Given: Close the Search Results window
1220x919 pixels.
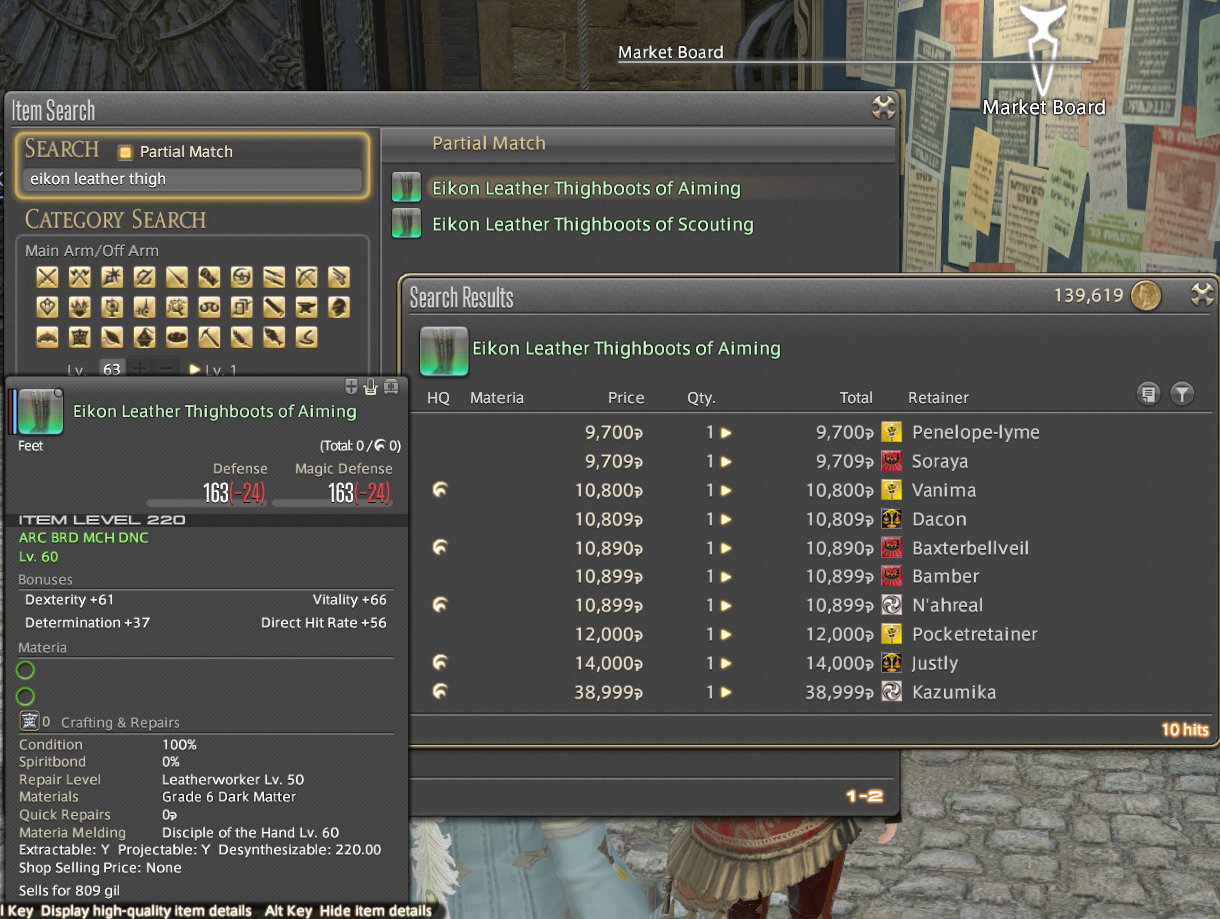Looking at the screenshot, I should coord(1201,295).
